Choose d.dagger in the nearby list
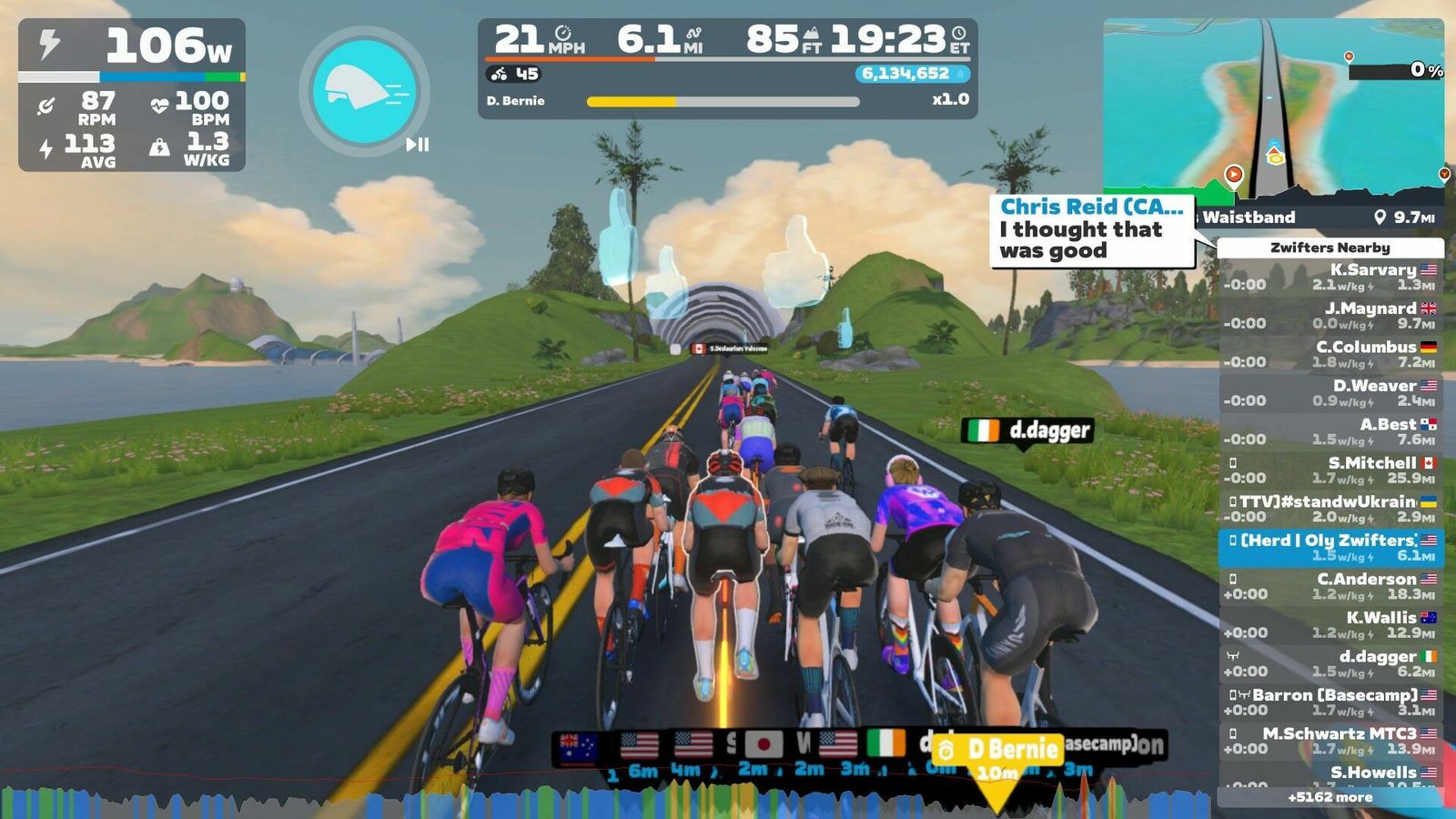The width and height of the screenshot is (1456, 819). (x=1330, y=663)
